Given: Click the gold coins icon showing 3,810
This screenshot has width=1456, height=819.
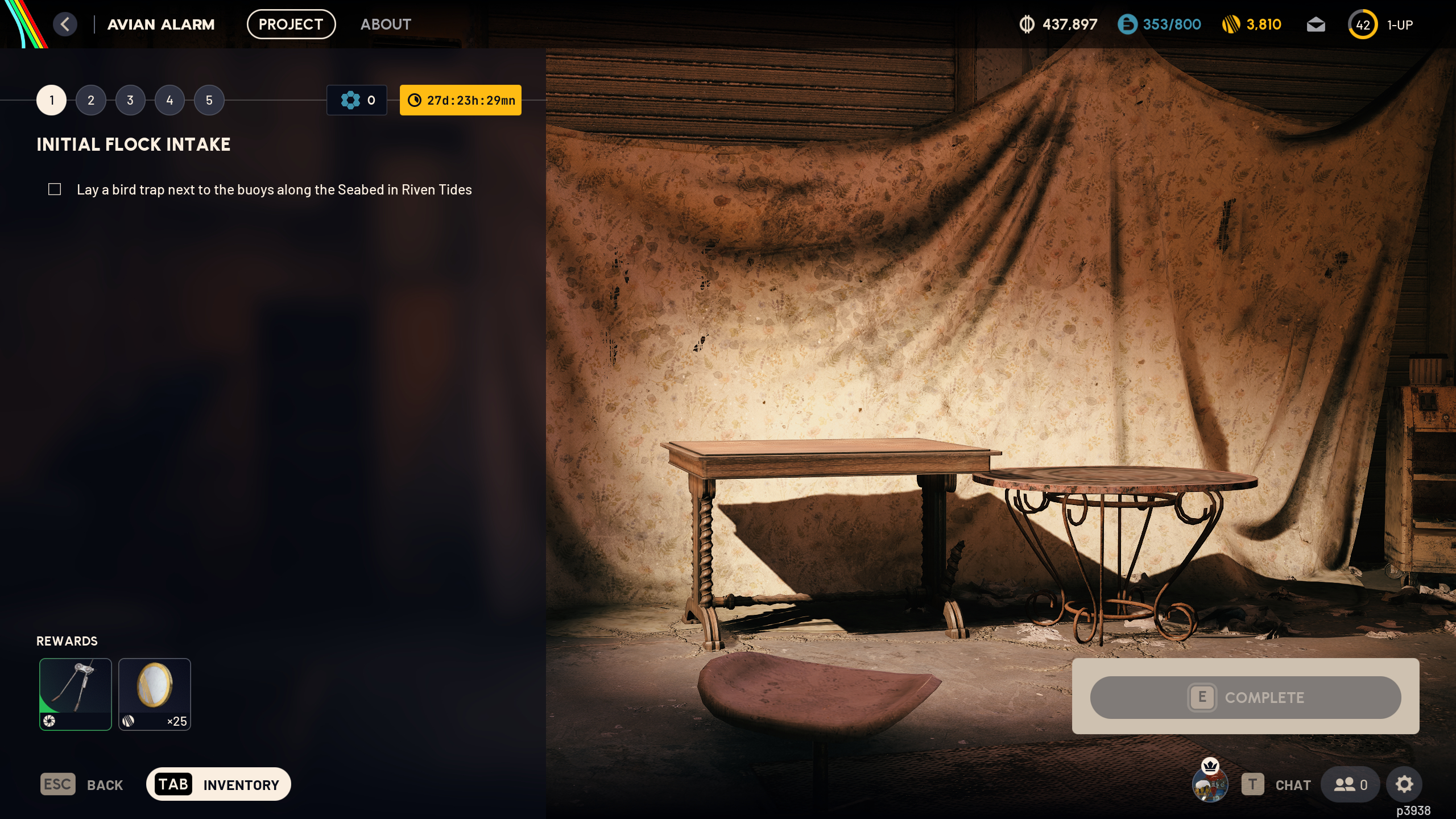Looking at the screenshot, I should [x=1231, y=24].
